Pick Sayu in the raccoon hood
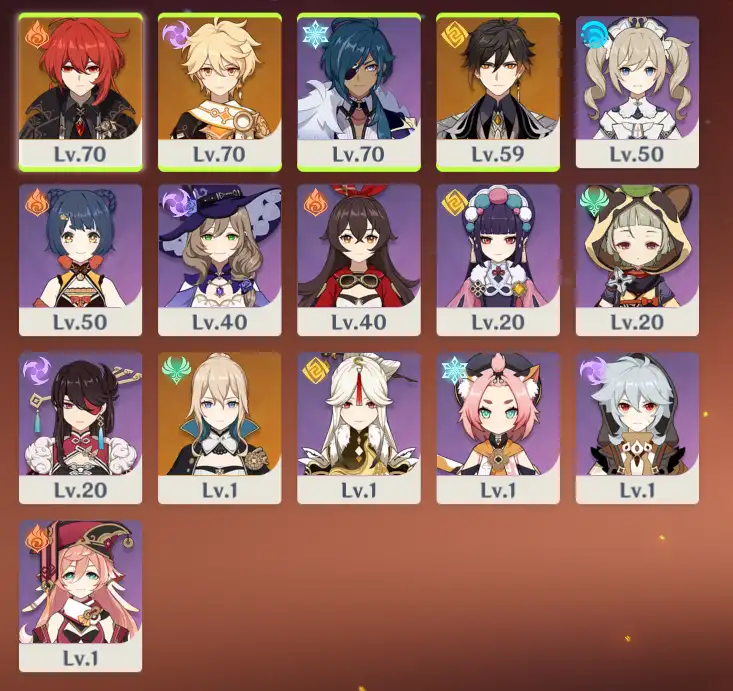 tap(637, 258)
